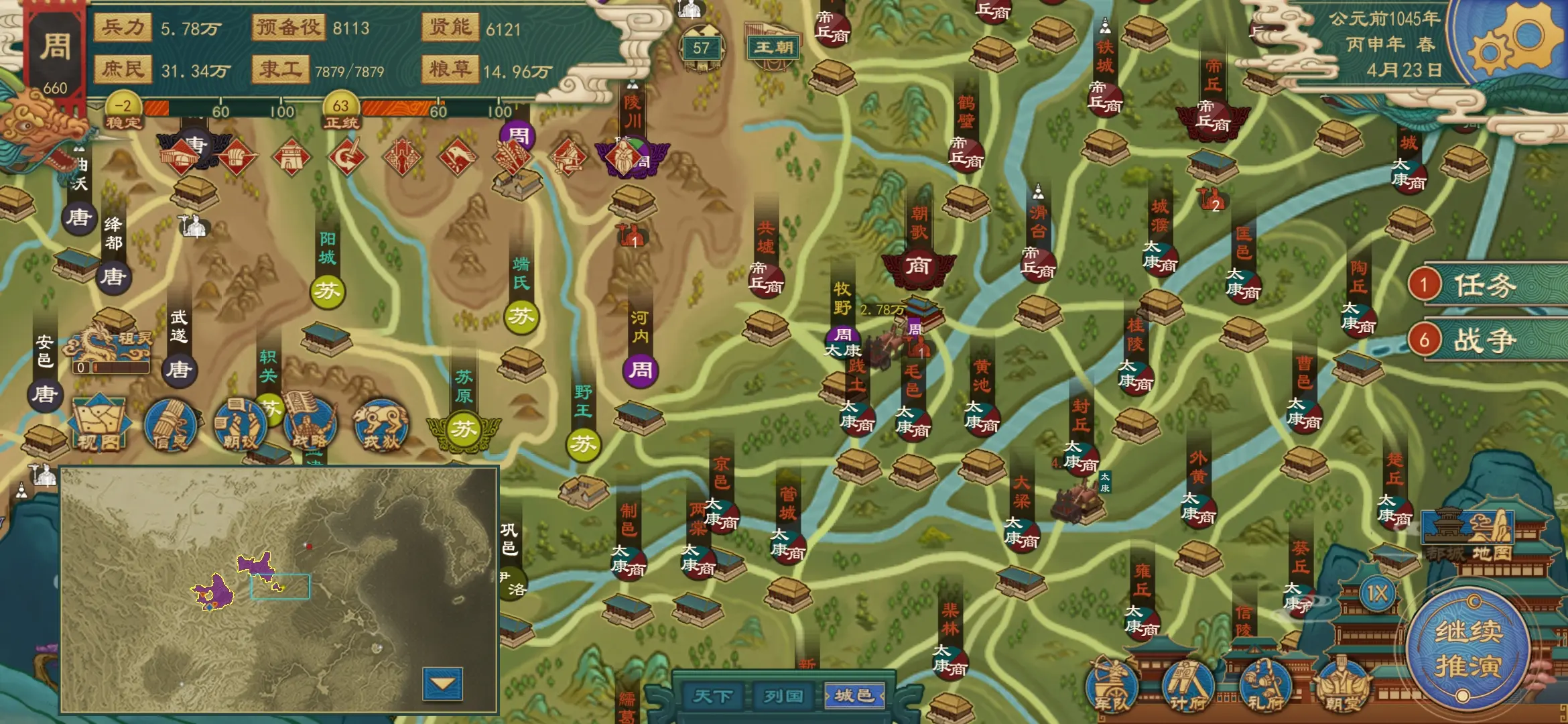Open the 信息 information panel
Image resolution: width=1568 pixels, height=724 pixels.
pos(170,424)
